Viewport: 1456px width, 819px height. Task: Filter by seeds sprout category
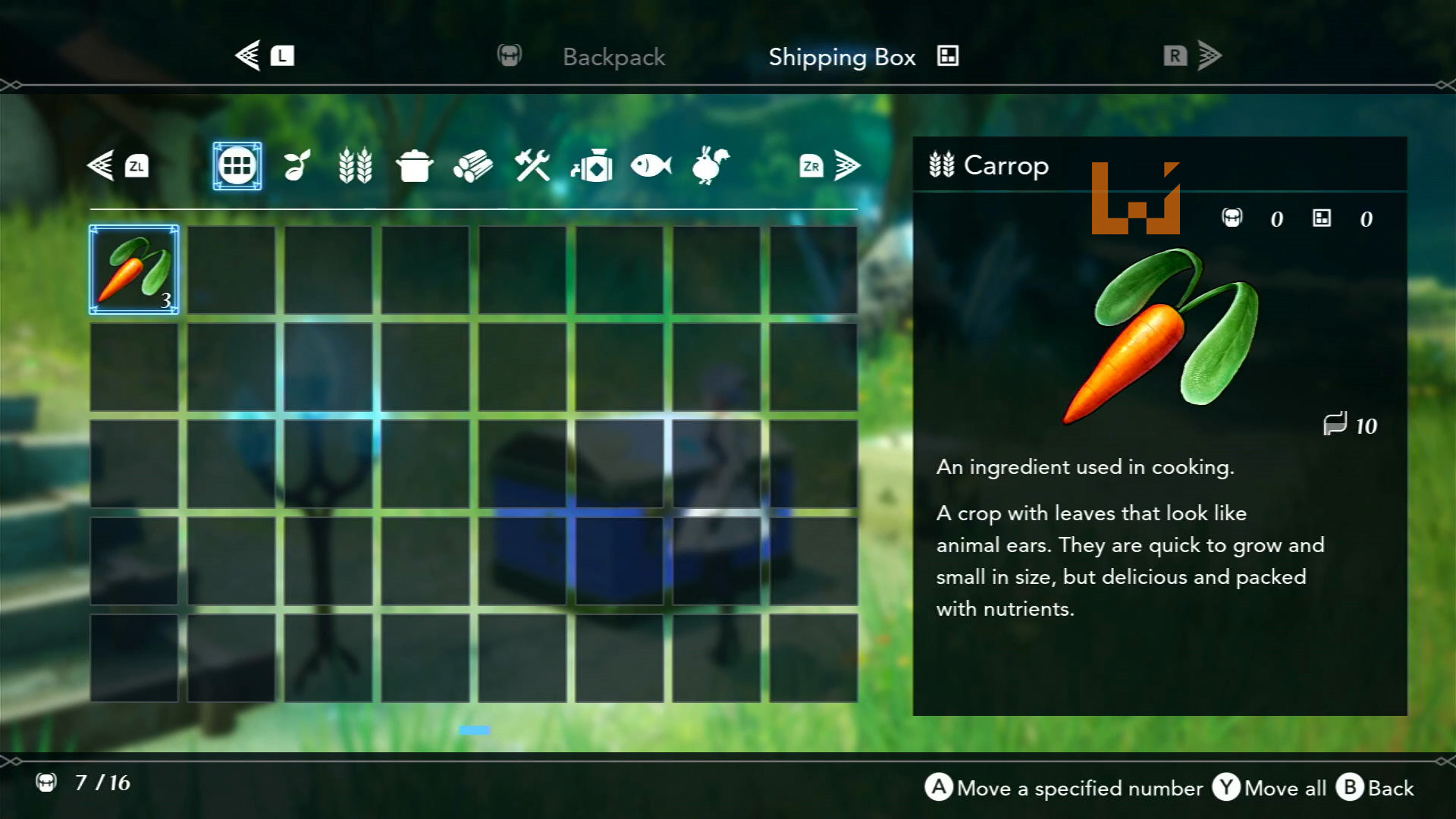tap(297, 165)
